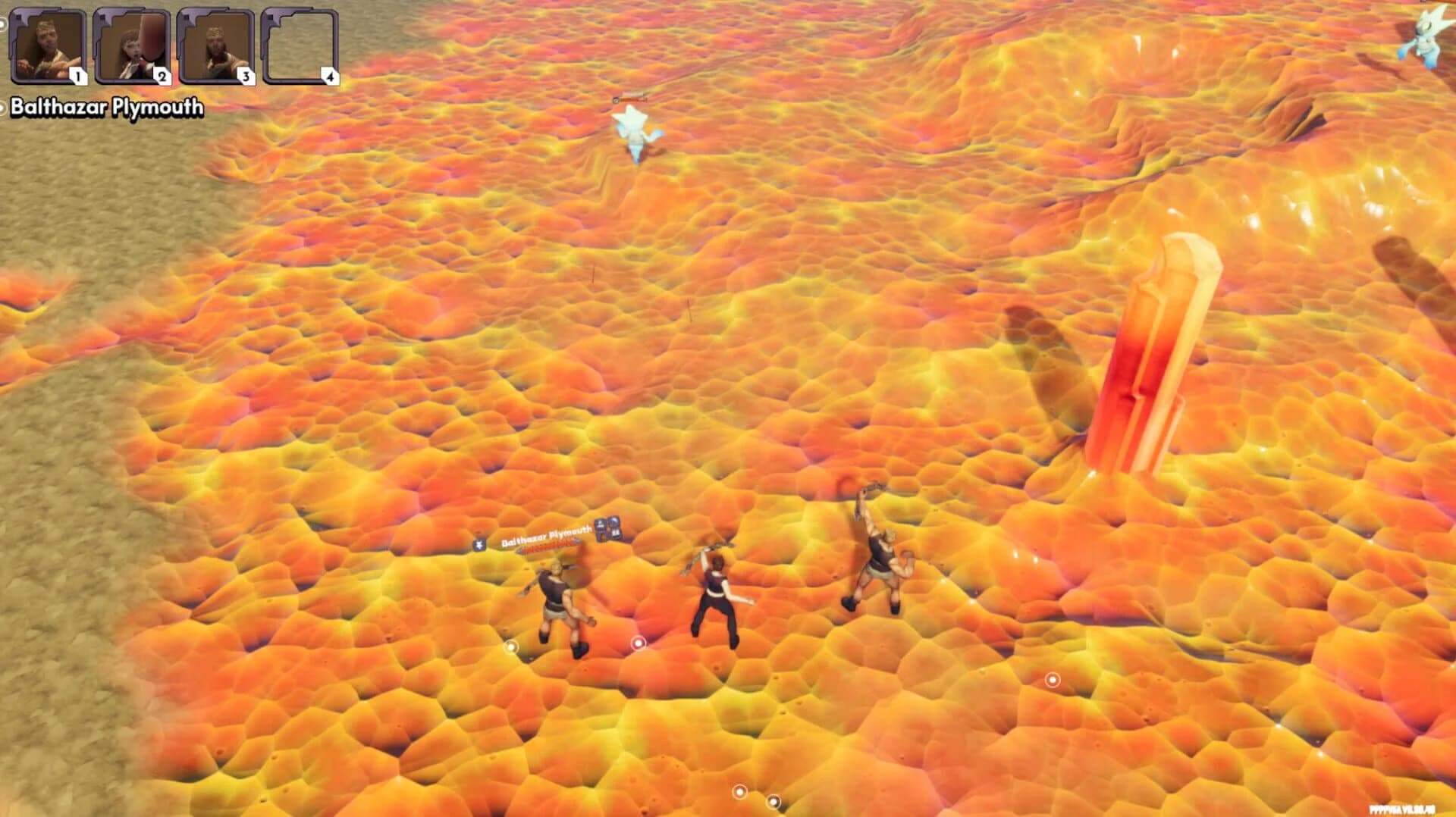The image size is (1456, 817).
Task: Click the white ground marker at bottom center
Action: click(739, 792)
